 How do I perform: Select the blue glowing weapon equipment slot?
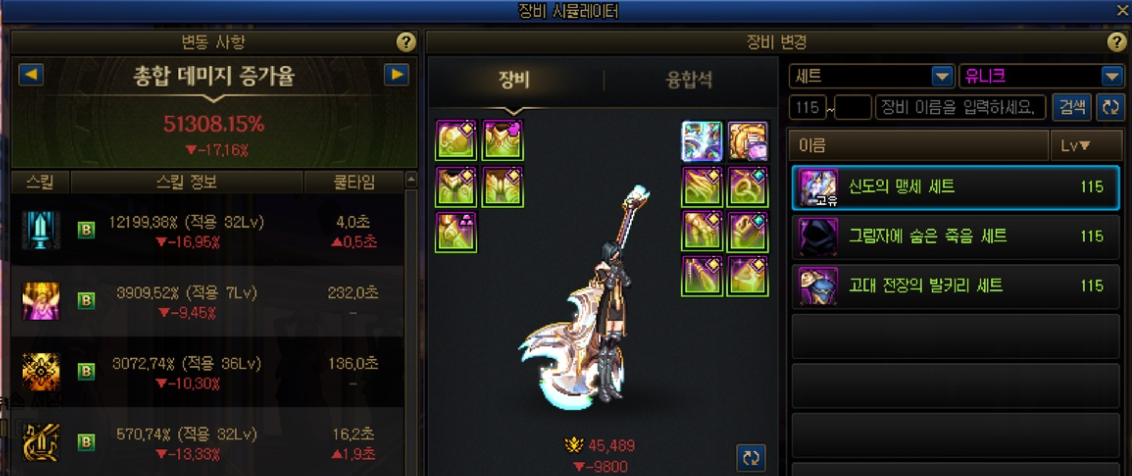(x=702, y=141)
